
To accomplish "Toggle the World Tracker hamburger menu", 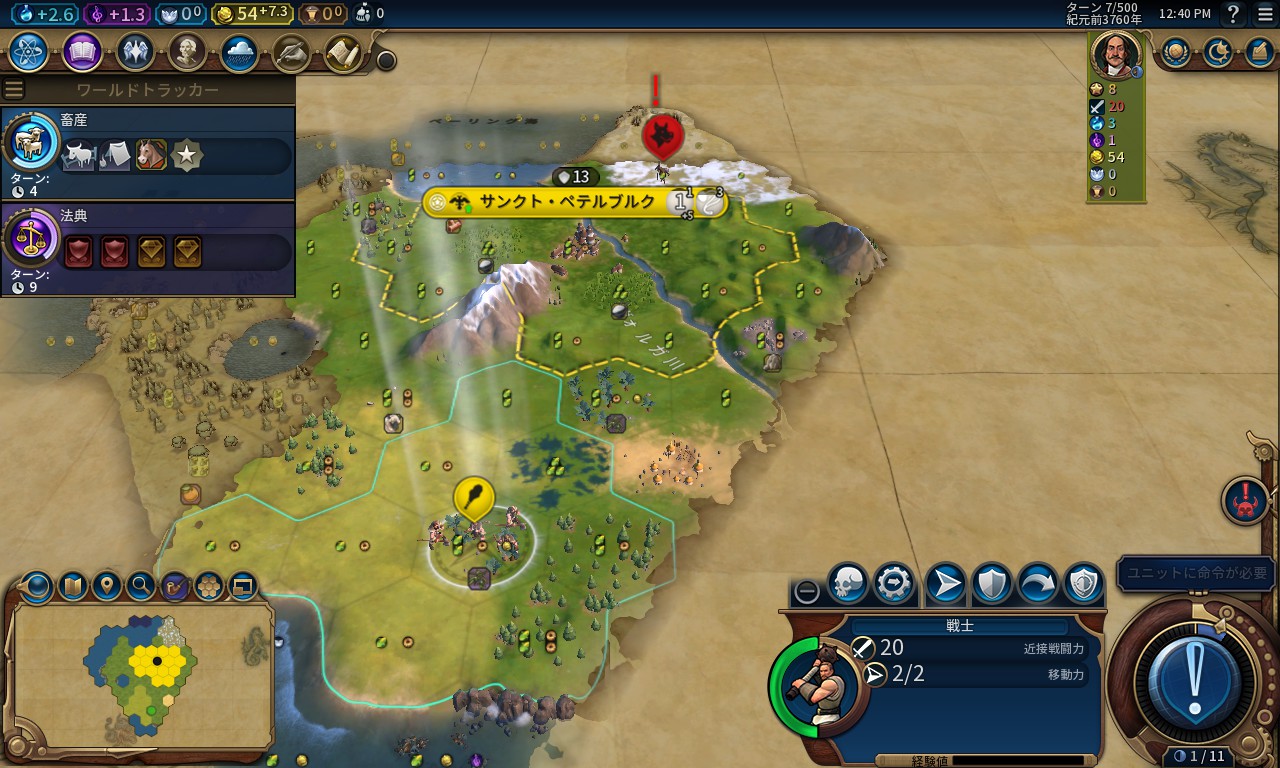I will coord(14,90).
